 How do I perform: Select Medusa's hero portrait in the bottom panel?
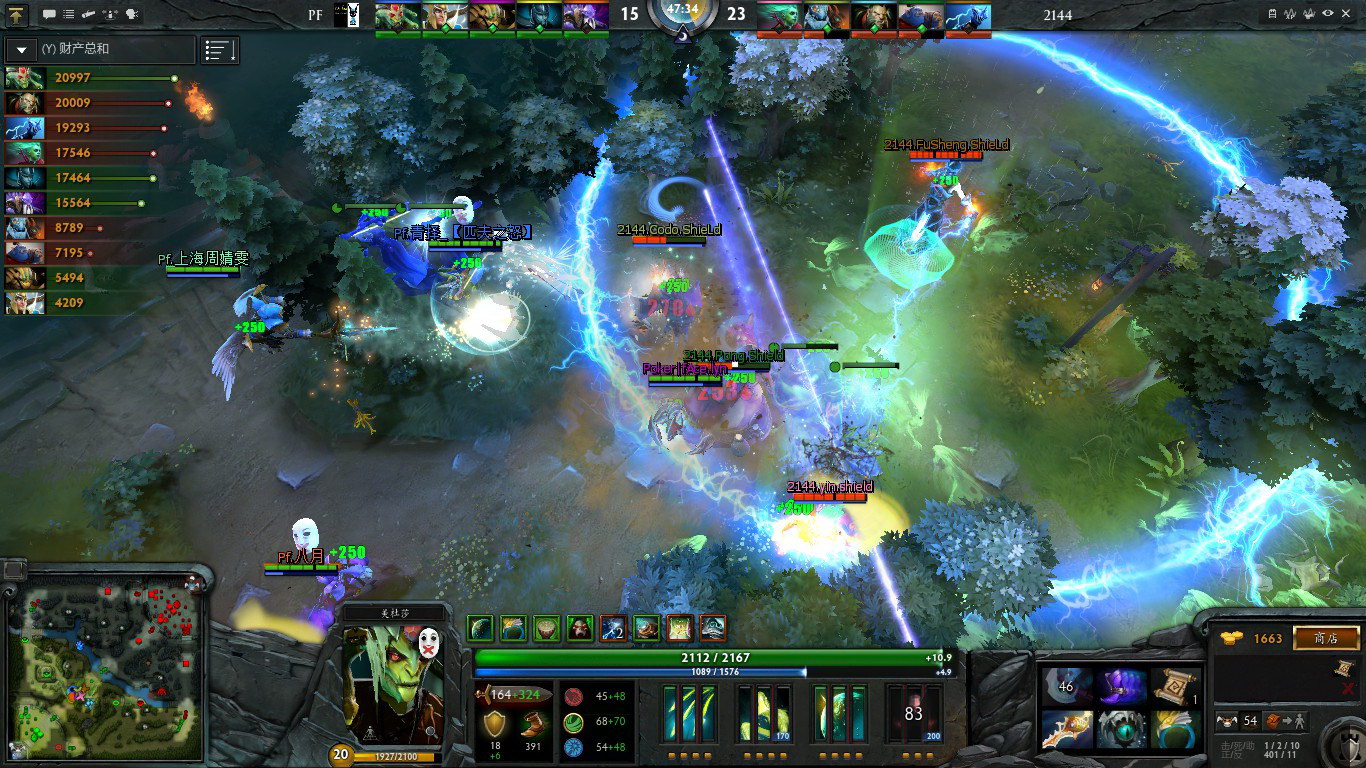[x=393, y=686]
